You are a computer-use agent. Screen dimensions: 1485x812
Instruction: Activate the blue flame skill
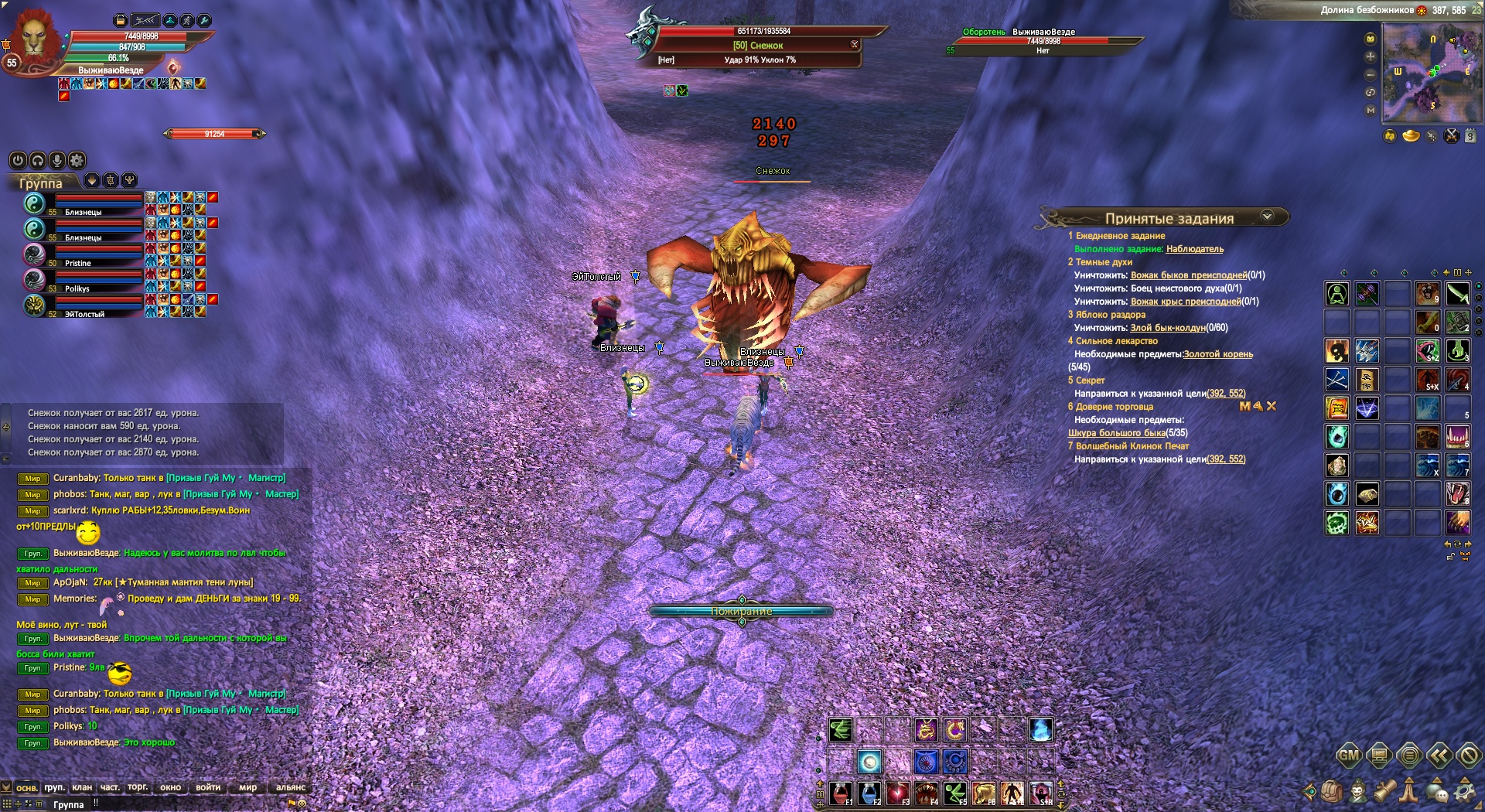1041,729
